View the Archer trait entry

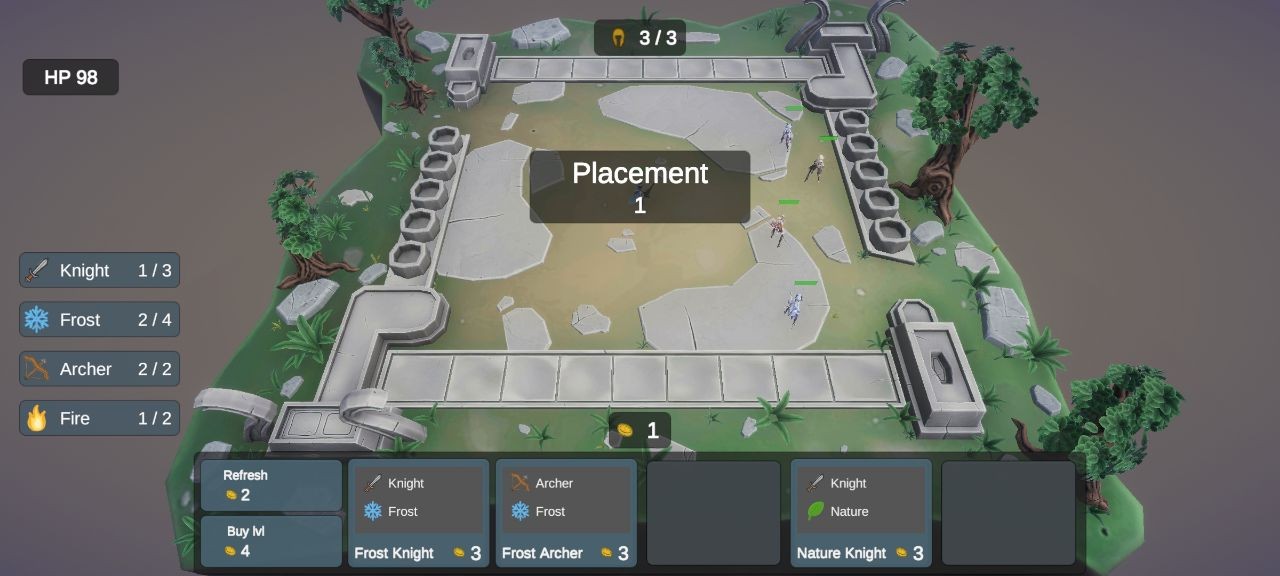pyautogui.click(x=99, y=369)
